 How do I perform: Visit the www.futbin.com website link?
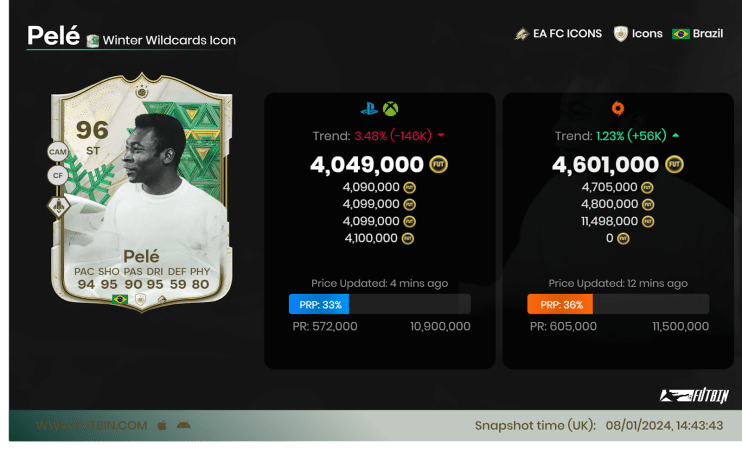[92, 425]
